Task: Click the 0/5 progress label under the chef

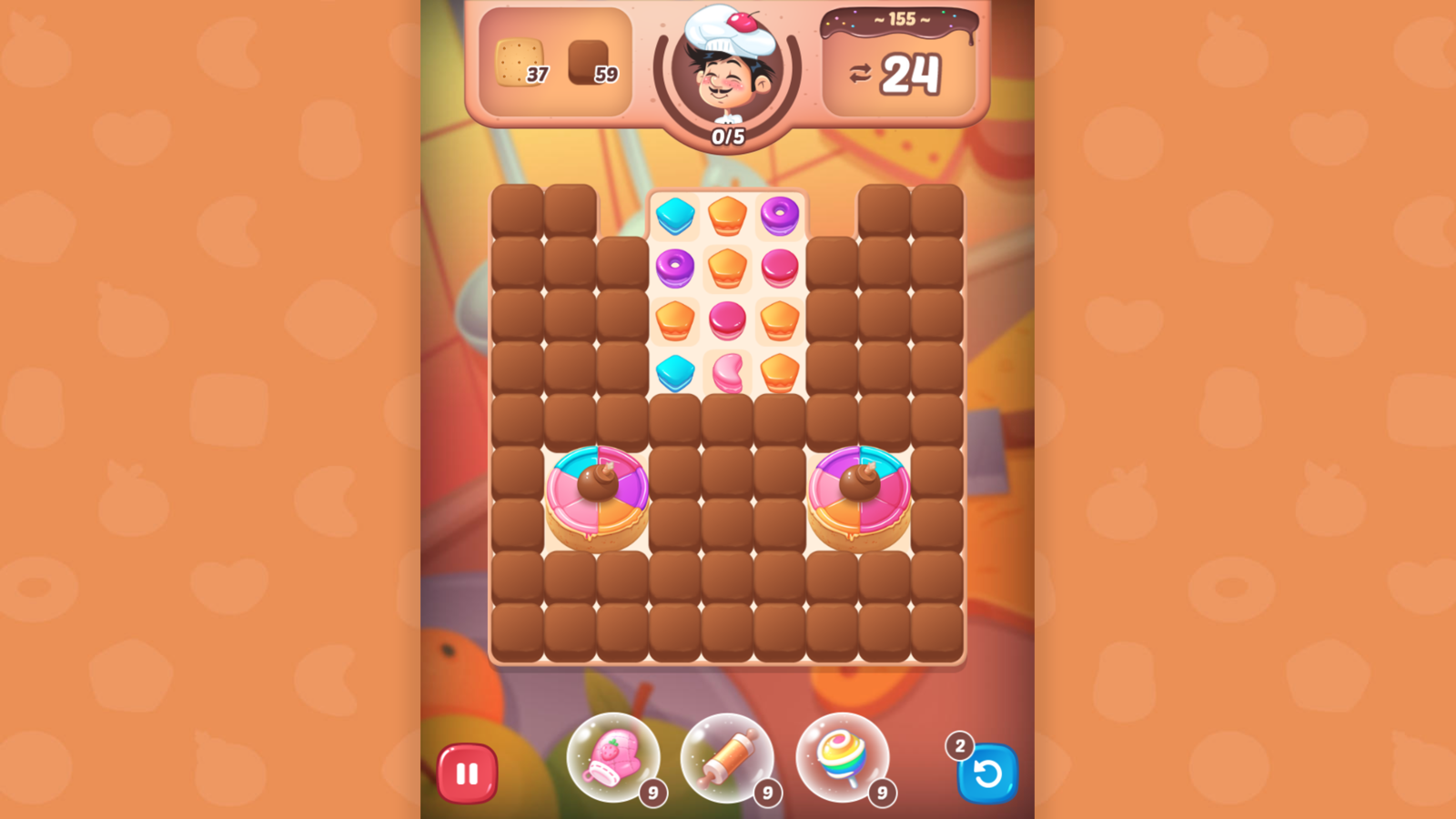Action: pyautogui.click(x=727, y=135)
